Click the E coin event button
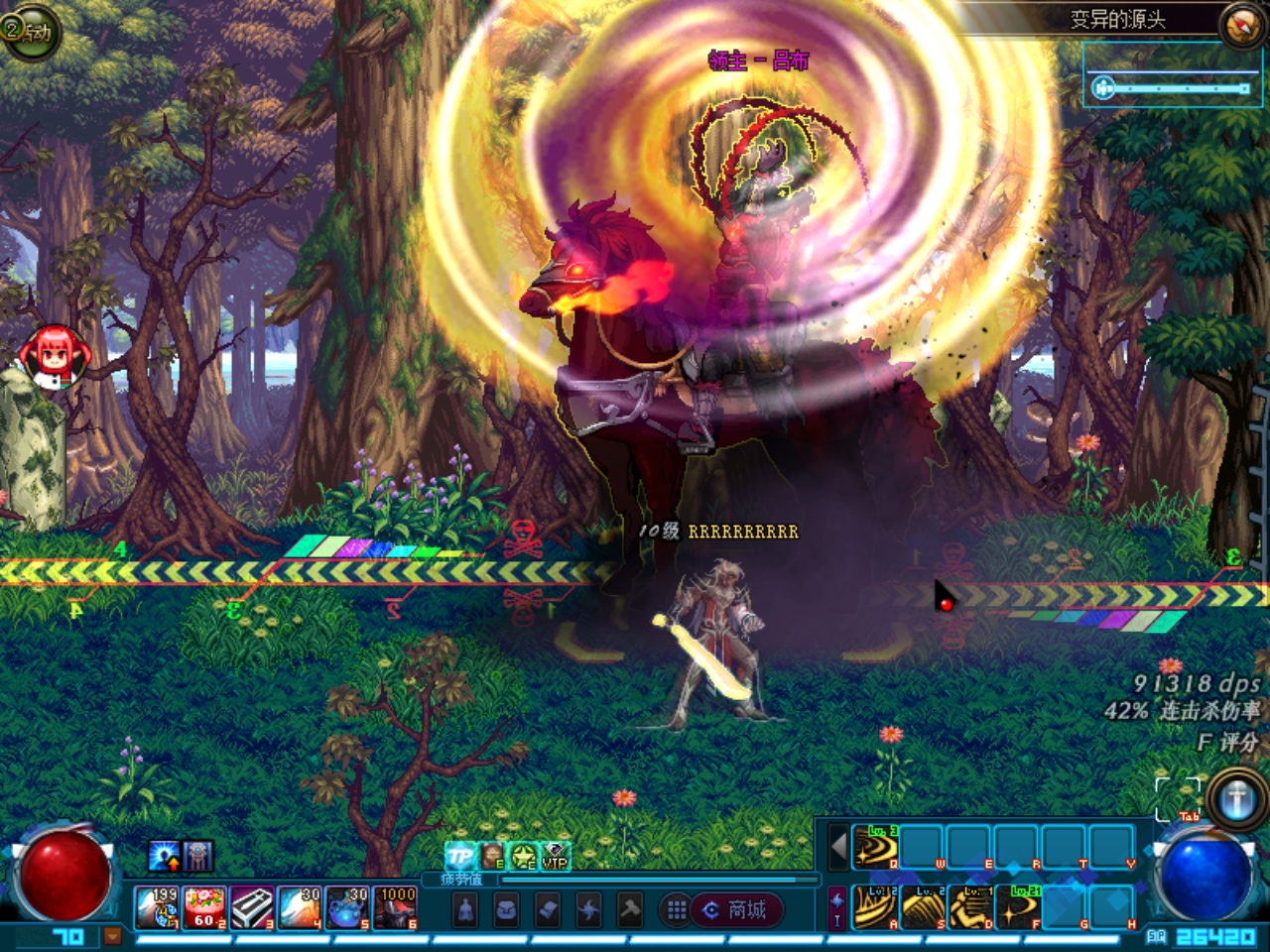 [x=492, y=855]
